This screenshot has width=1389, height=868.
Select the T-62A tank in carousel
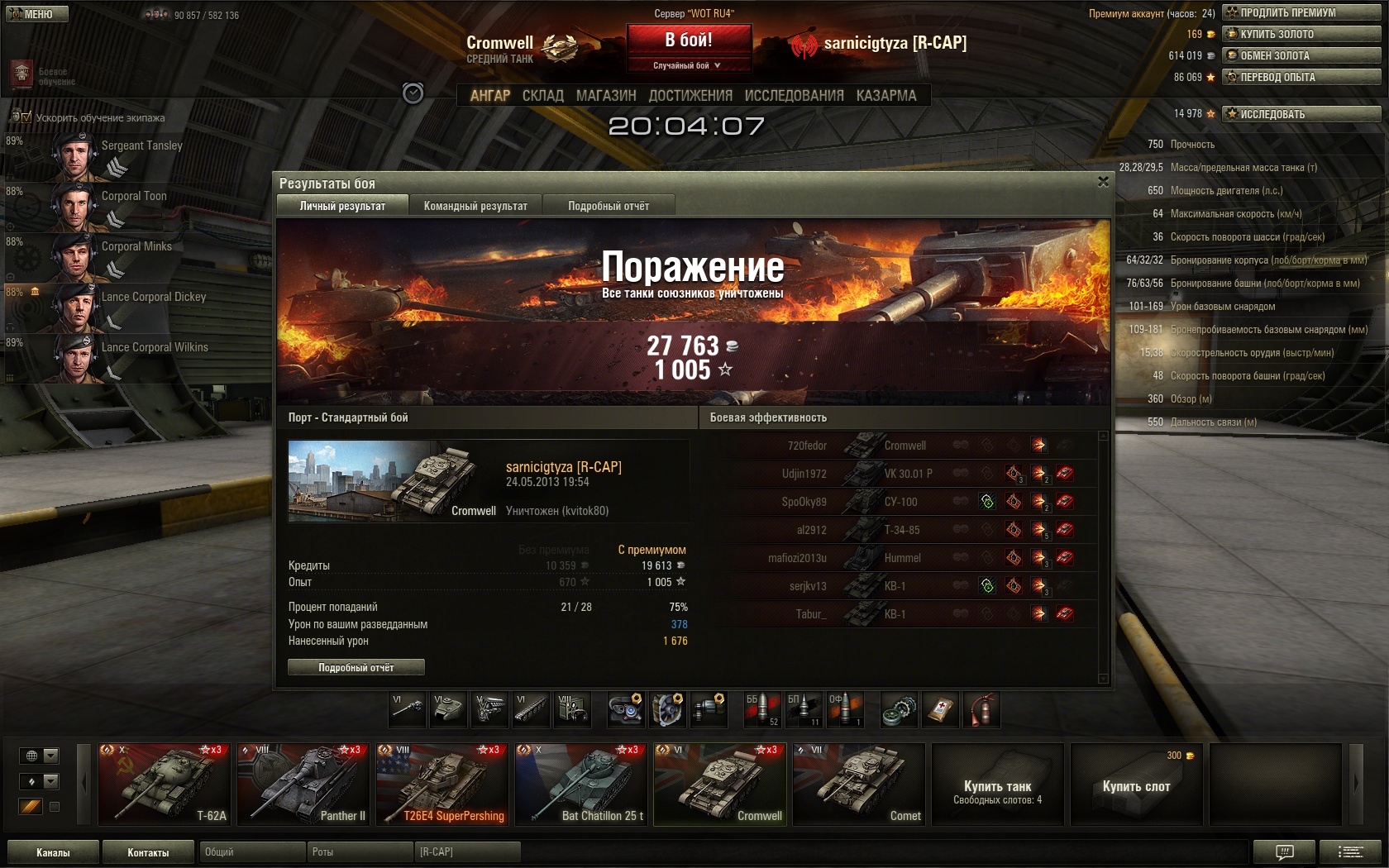tap(164, 784)
